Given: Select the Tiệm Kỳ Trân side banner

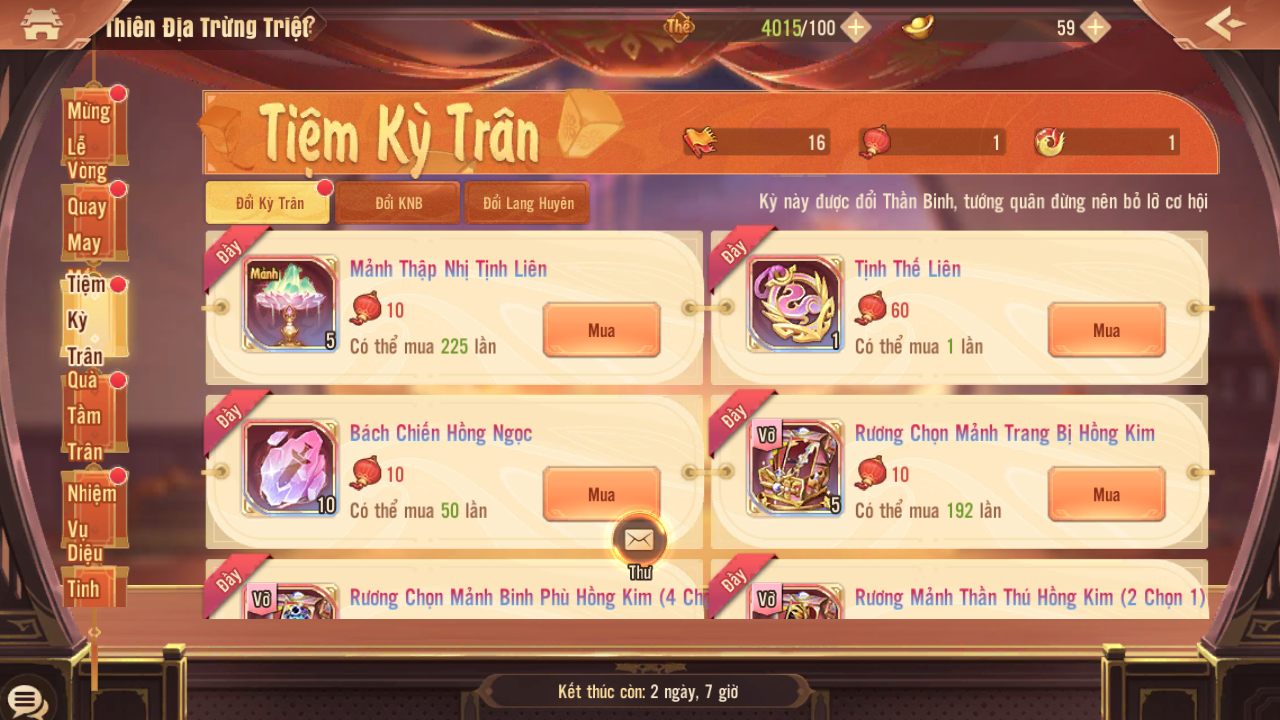Looking at the screenshot, I should pos(92,319).
